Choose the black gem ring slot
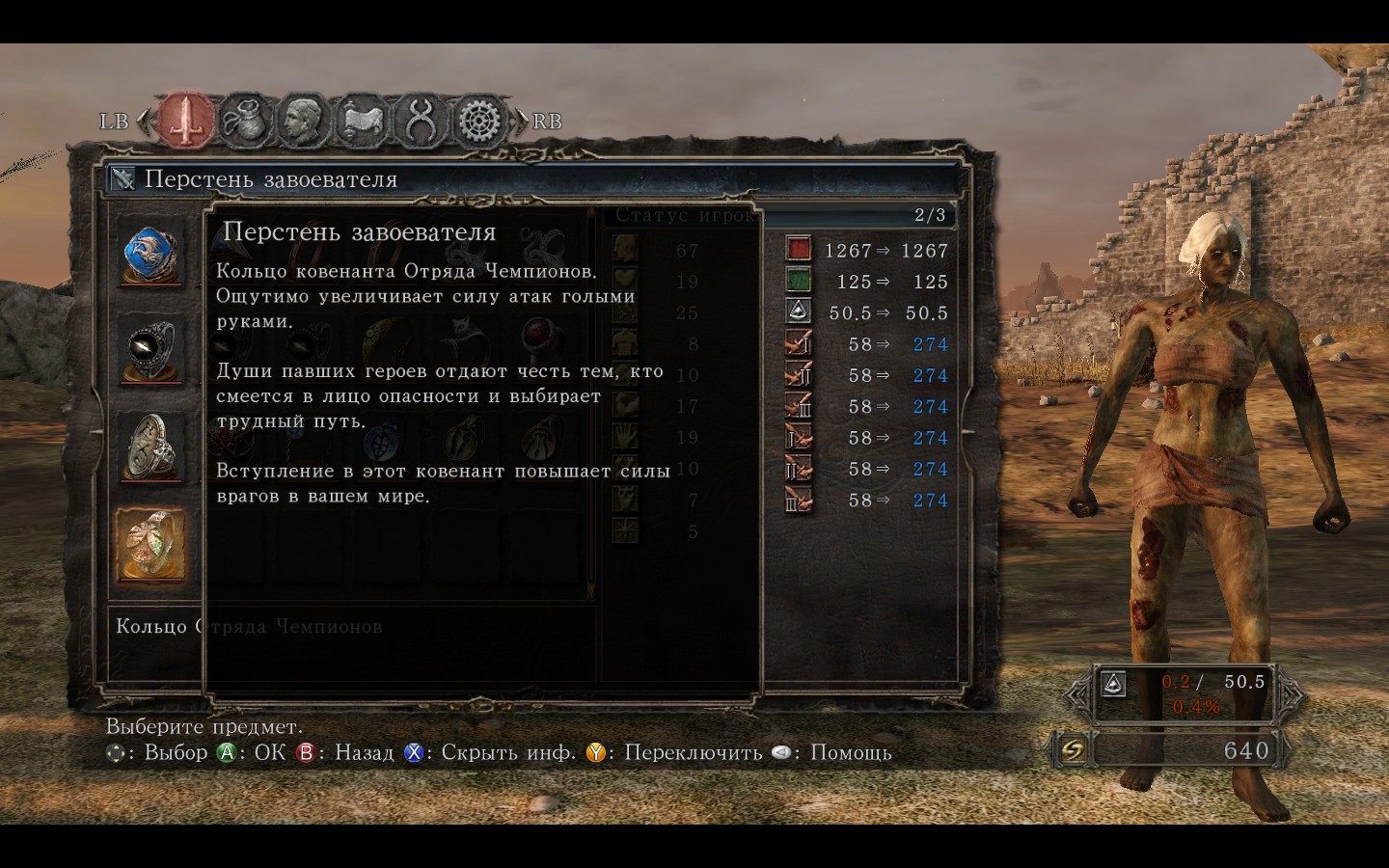This screenshot has height=868, width=1389. pyautogui.click(x=151, y=349)
